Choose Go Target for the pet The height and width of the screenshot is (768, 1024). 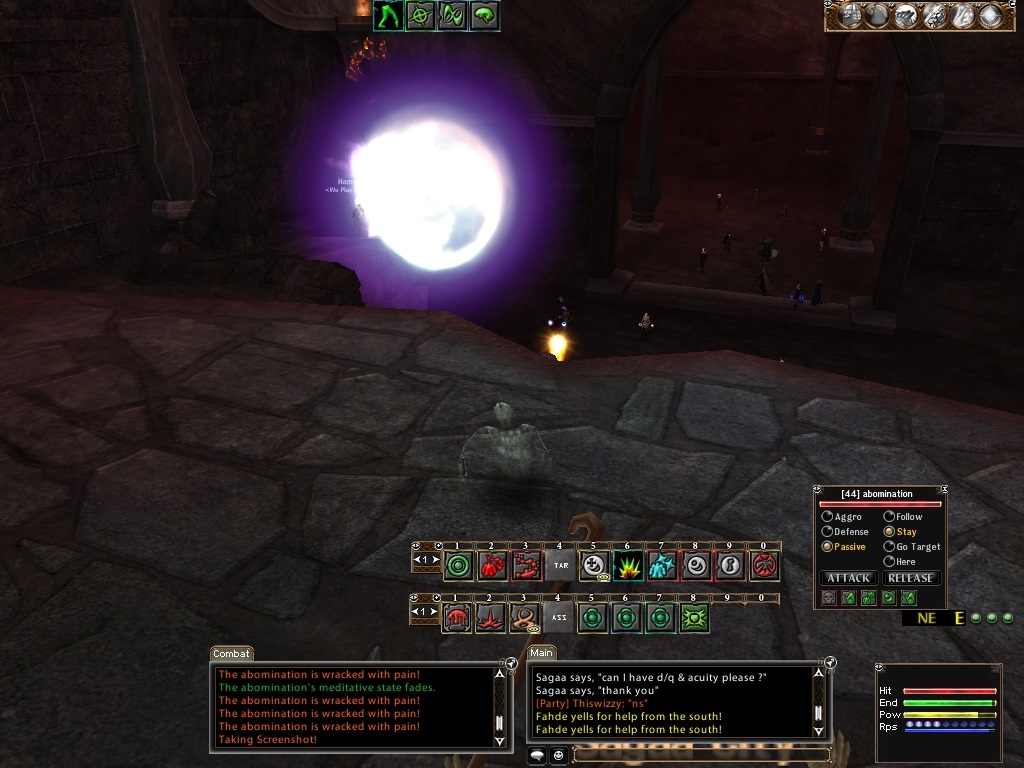tap(889, 547)
